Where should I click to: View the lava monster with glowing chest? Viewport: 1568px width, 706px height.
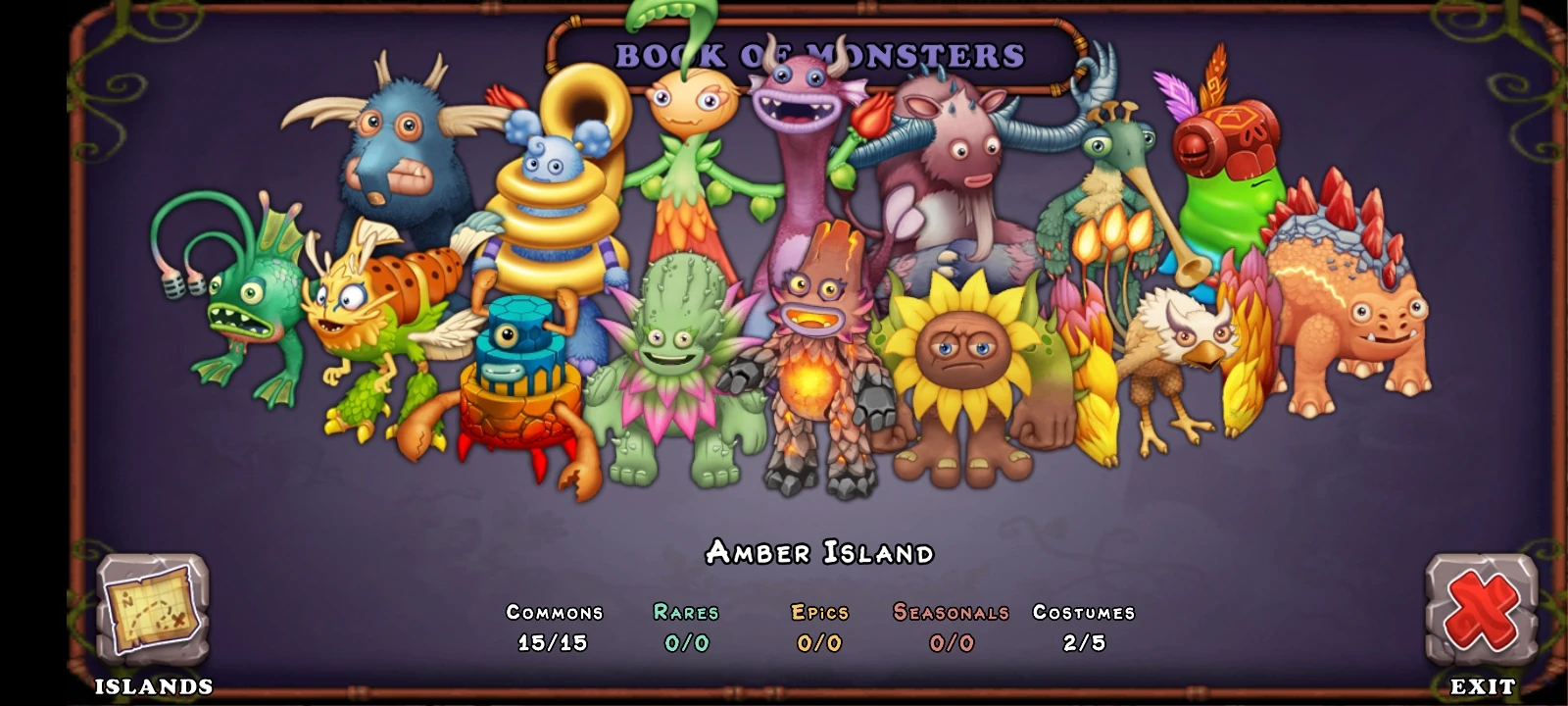point(813,373)
